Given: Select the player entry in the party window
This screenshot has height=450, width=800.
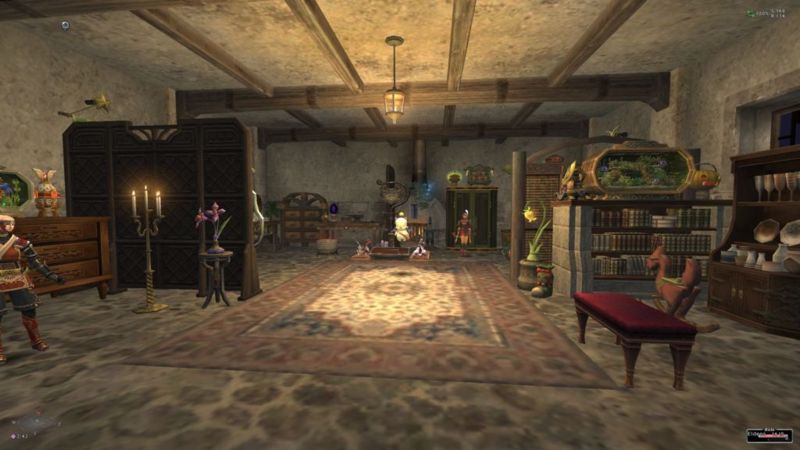Looking at the screenshot, I should click(769, 435).
